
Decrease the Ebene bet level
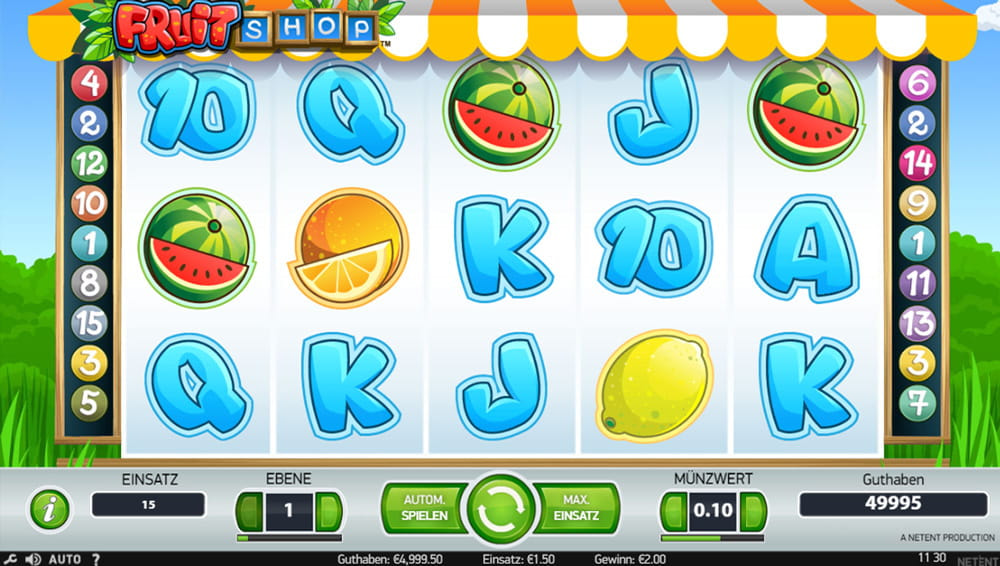251,511
